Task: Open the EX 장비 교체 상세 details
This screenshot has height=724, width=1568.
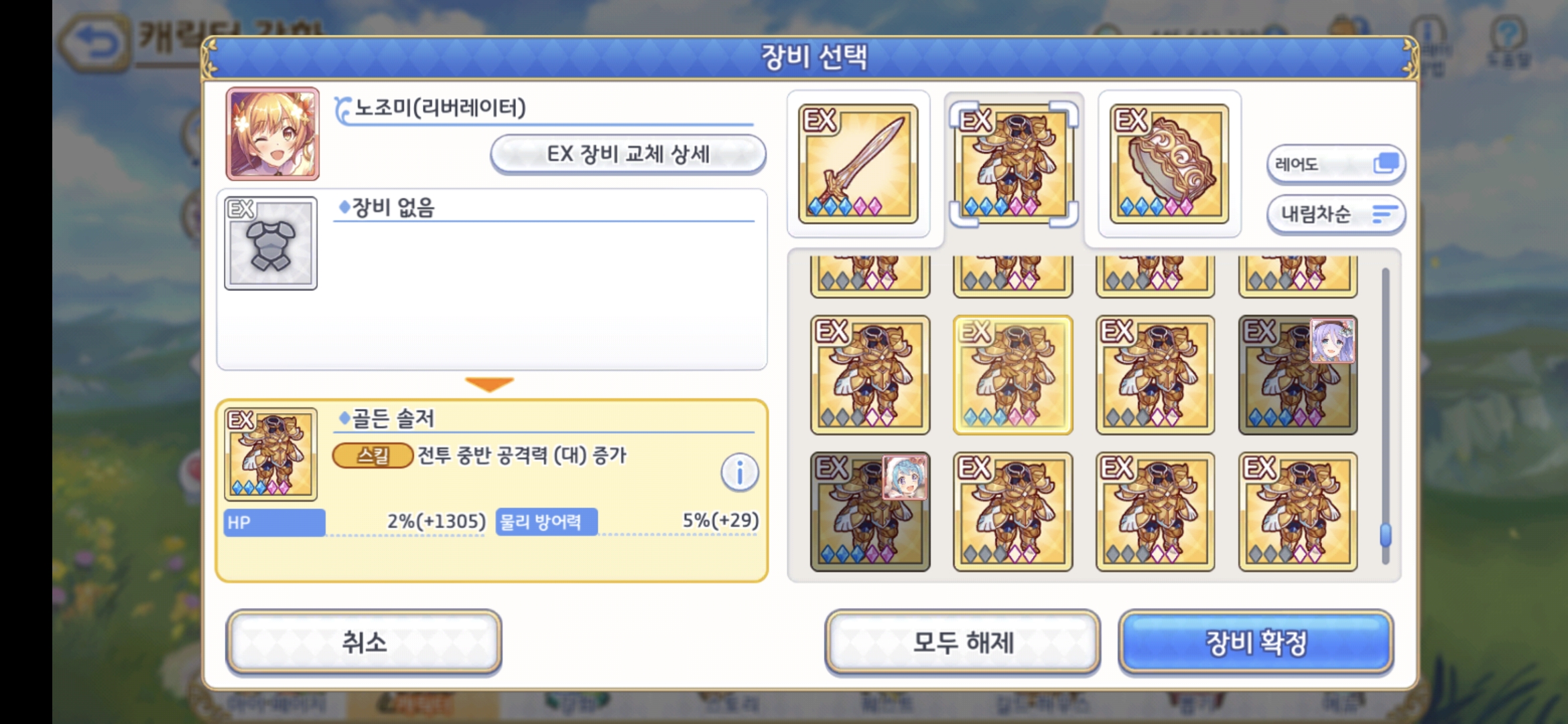Action: [x=629, y=154]
